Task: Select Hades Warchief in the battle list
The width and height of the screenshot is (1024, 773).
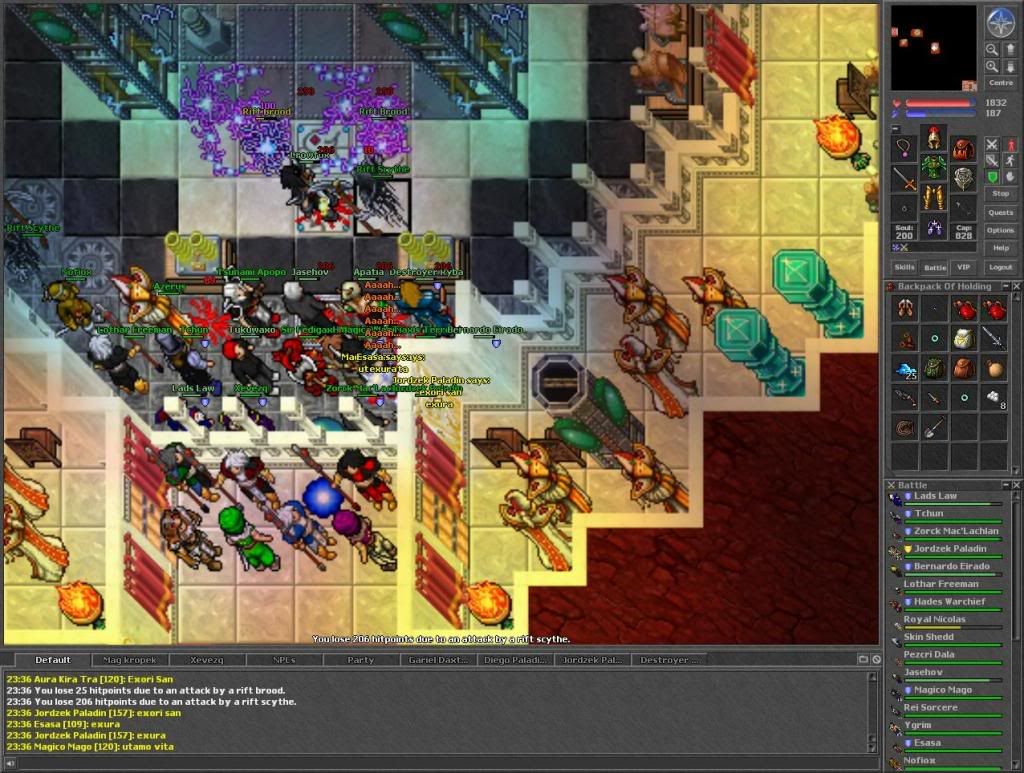Action: point(949,602)
